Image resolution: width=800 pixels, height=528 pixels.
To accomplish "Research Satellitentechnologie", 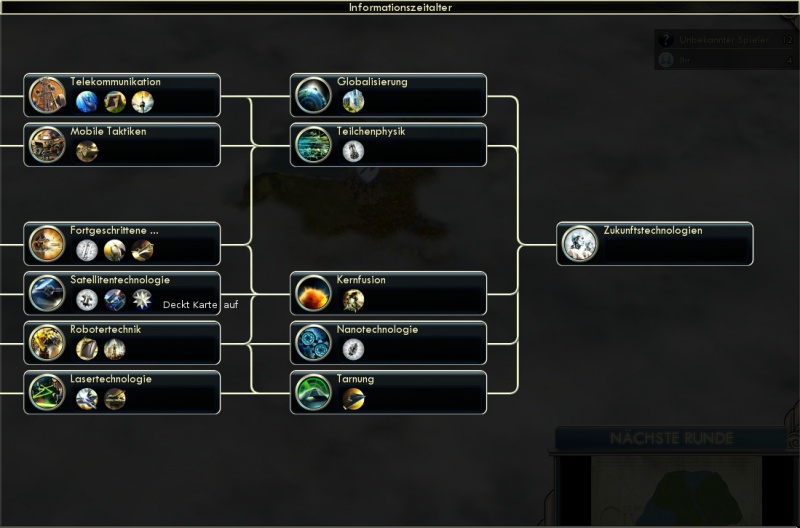I will click(x=122, y=293).
